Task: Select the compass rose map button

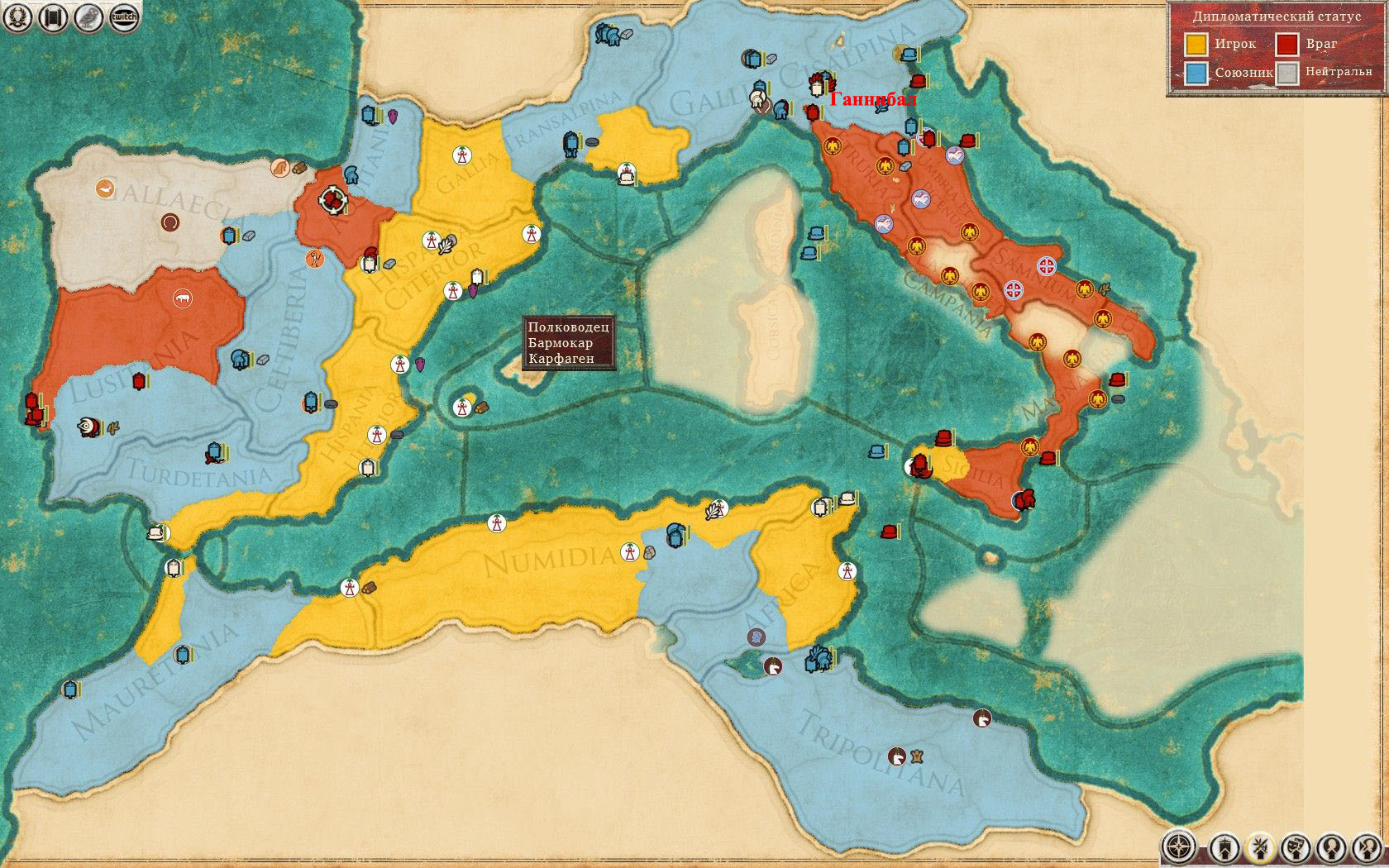Action: coord(1178,847)
